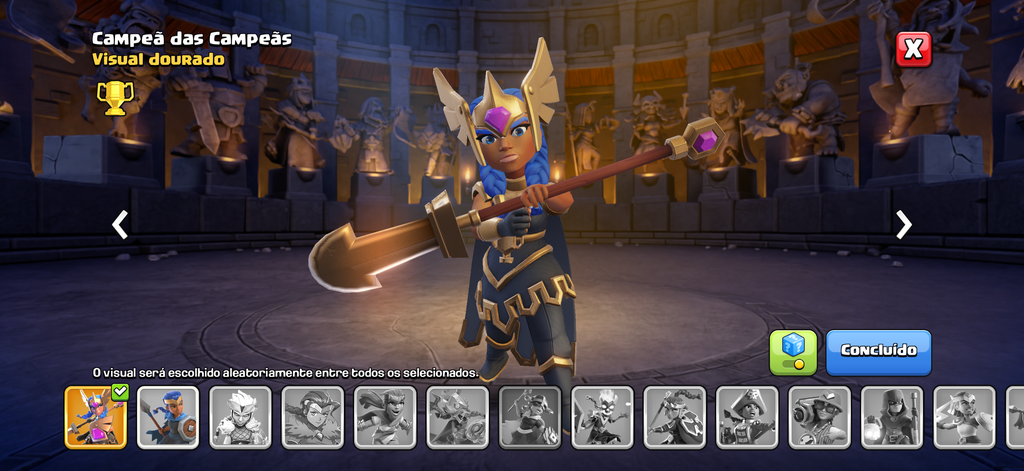
Task: Choose the default blue-haired Champion skin
Action: [x=168, y=417]
